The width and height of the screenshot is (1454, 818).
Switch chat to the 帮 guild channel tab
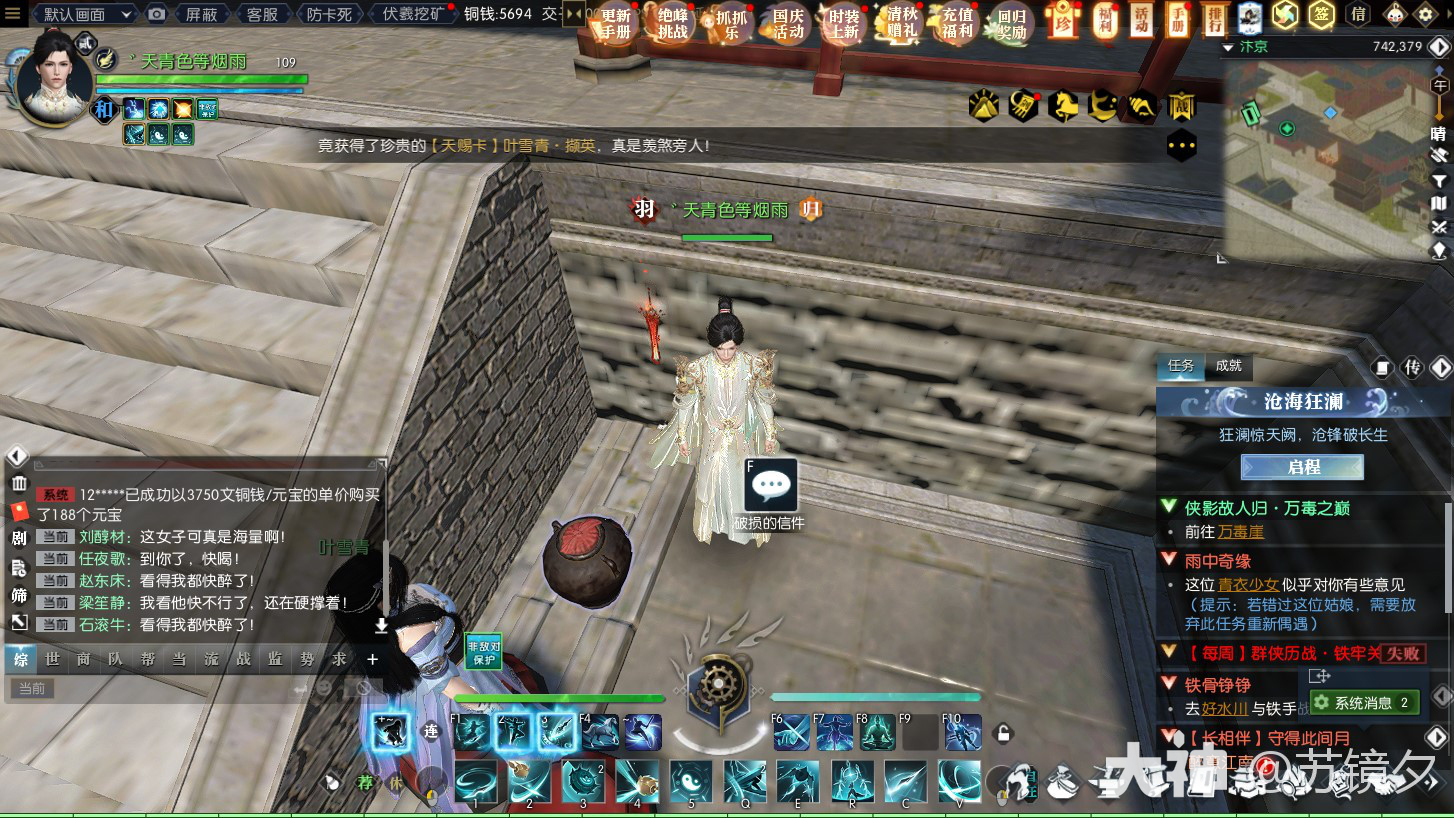pos(148,659)
